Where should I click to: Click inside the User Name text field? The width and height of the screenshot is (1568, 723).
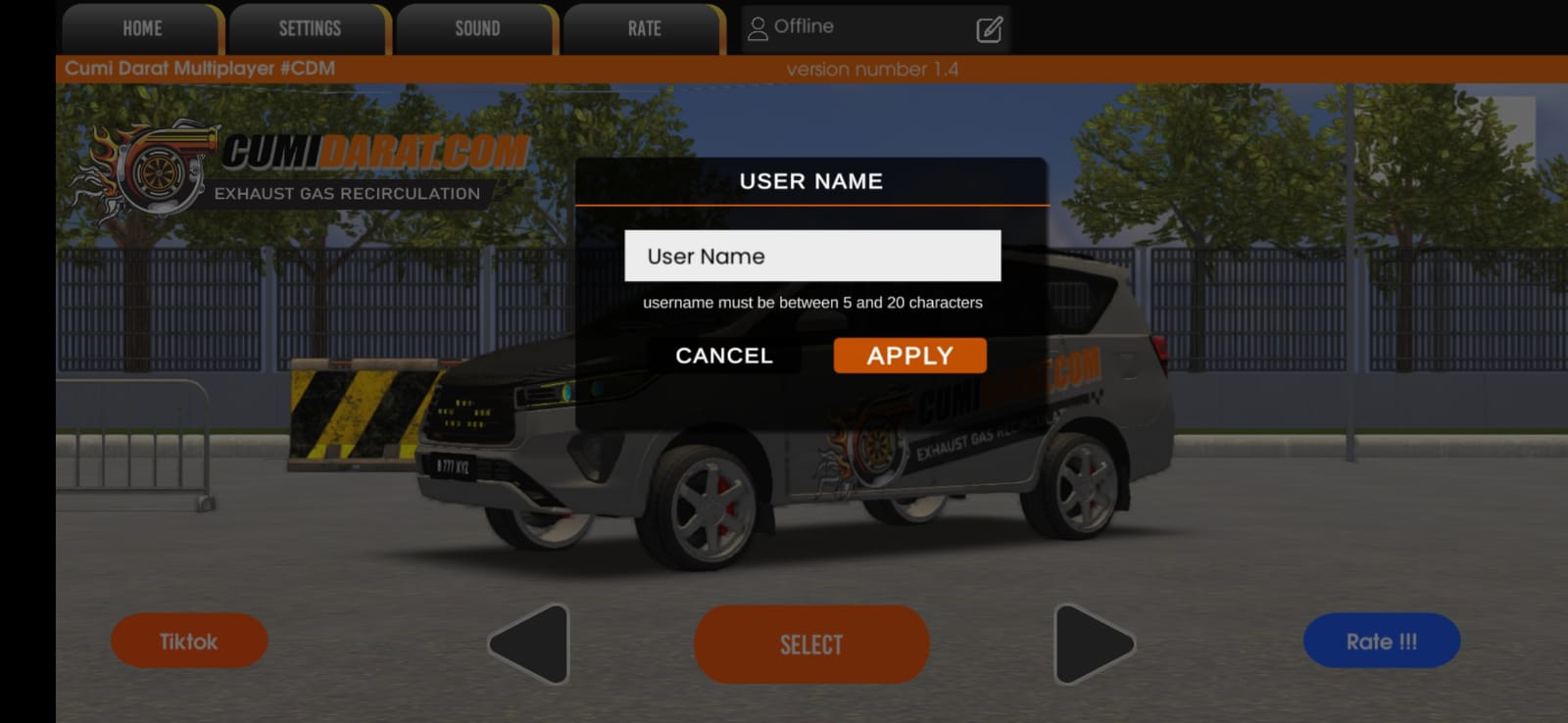(811, 256)
